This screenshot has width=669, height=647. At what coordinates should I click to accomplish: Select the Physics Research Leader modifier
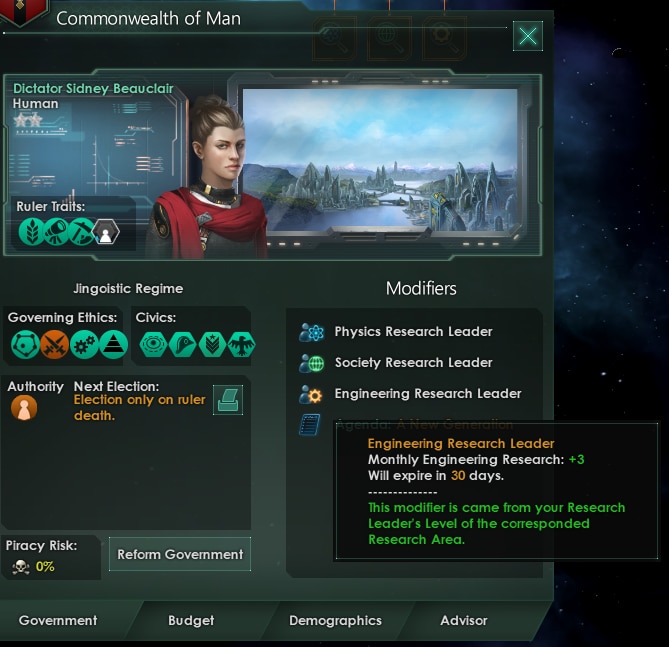click(x=412, y=332)
